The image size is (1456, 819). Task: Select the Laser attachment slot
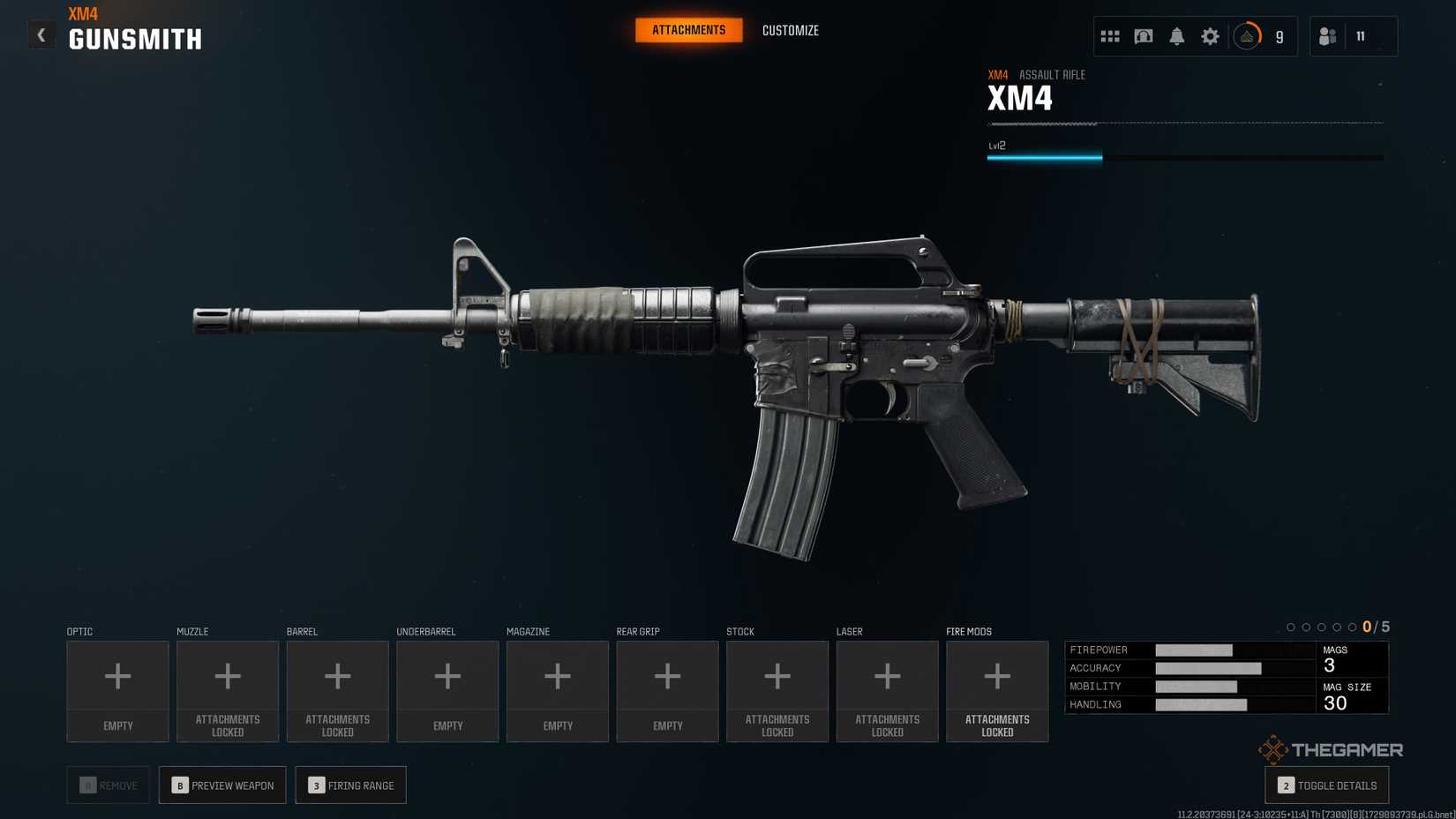(887, 690)
